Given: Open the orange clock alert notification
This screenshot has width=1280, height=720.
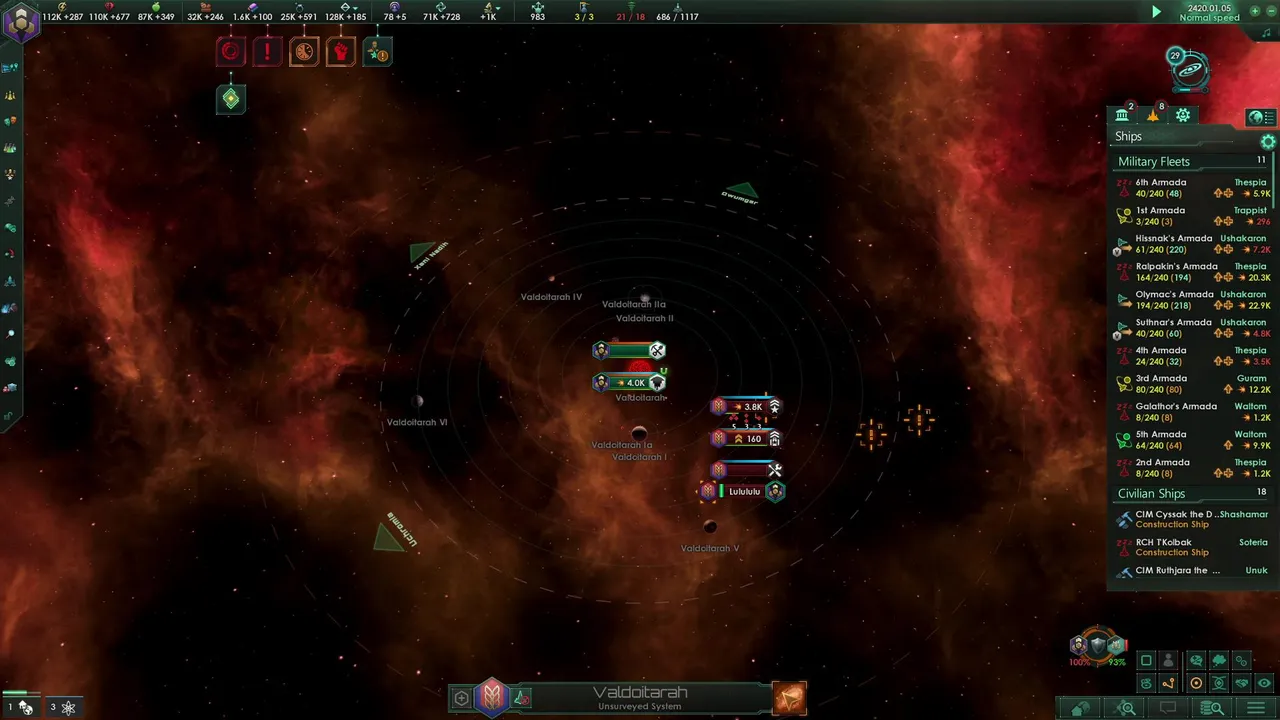Looking at the screenshot, I should (304, 51).
